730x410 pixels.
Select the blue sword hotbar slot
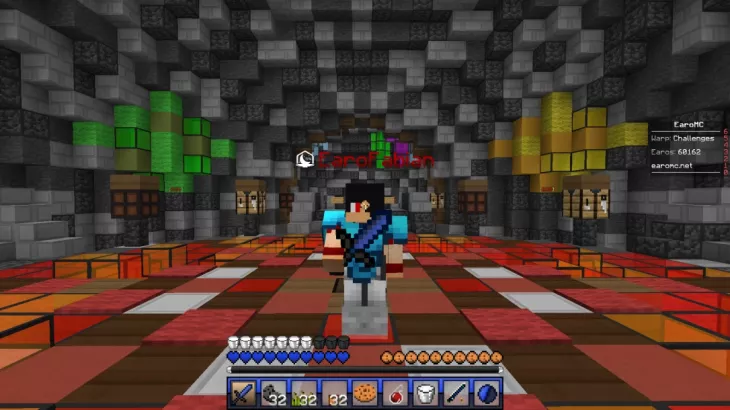[x=245, y=393]
